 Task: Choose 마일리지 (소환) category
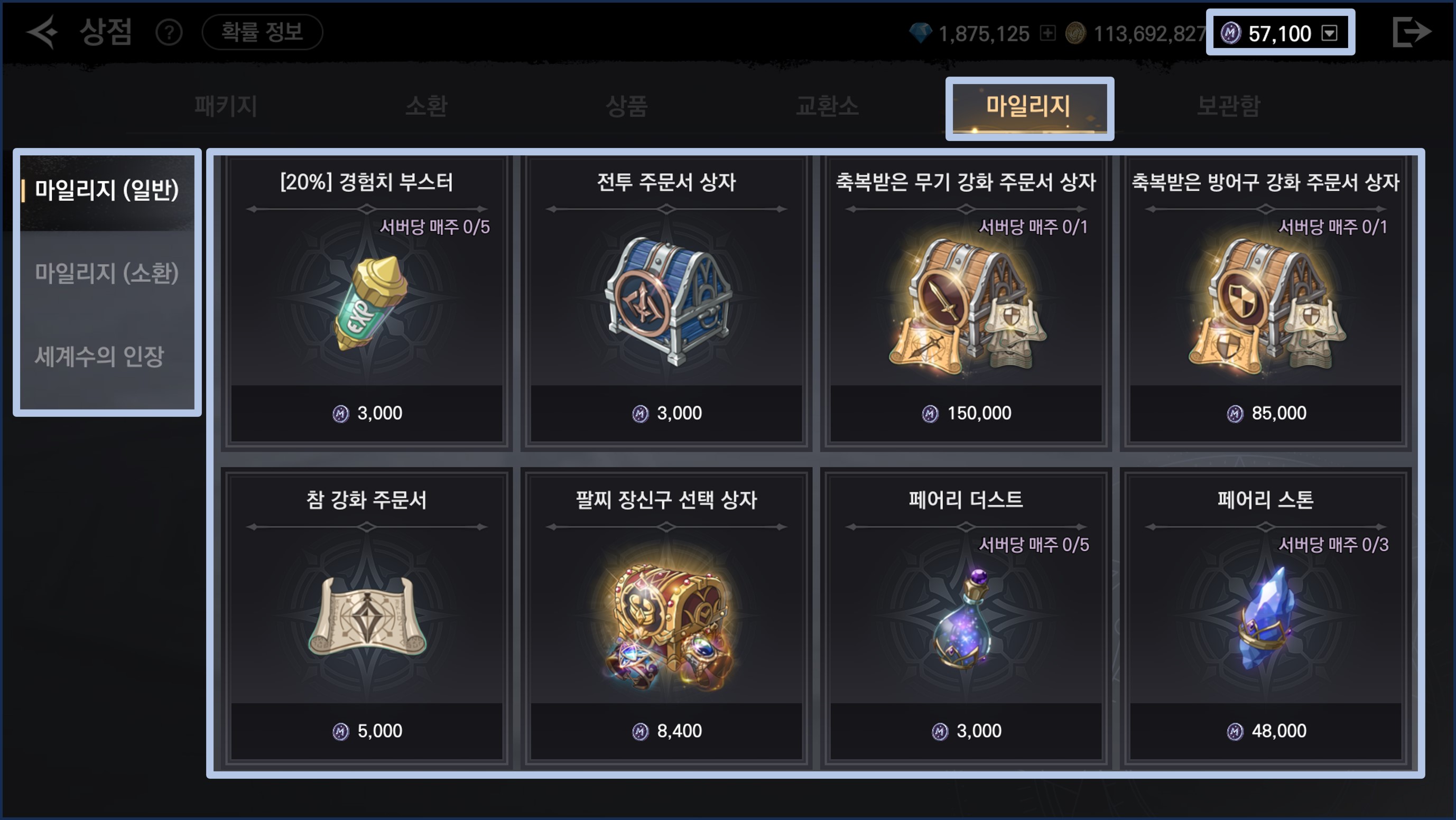tap(107, 274)
